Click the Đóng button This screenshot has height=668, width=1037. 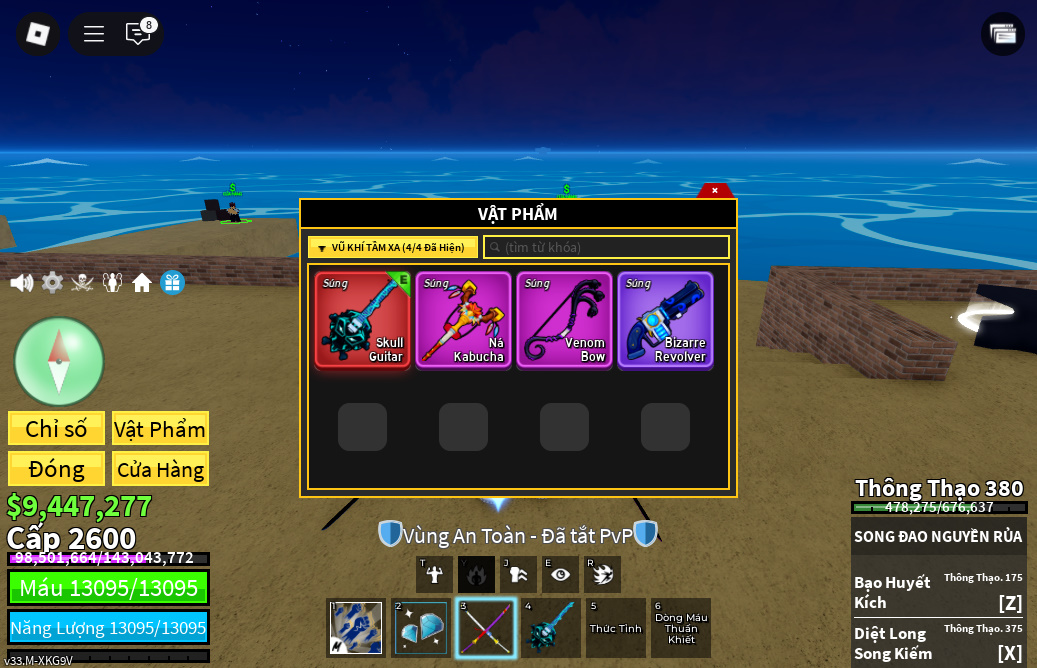click(x=56, y=469)
